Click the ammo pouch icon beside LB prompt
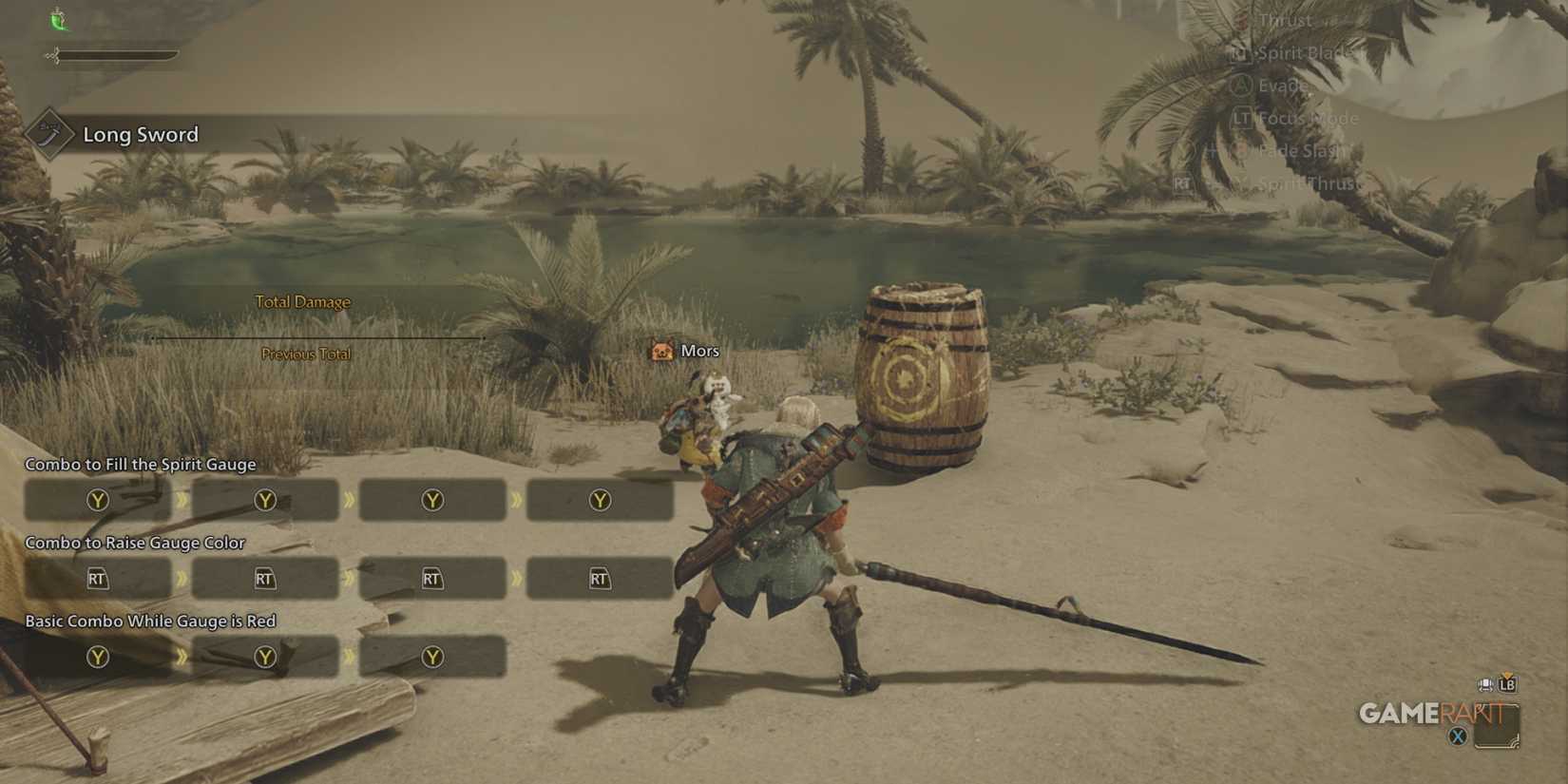The image size is (1568, 784). click(x=1484, y=686)
